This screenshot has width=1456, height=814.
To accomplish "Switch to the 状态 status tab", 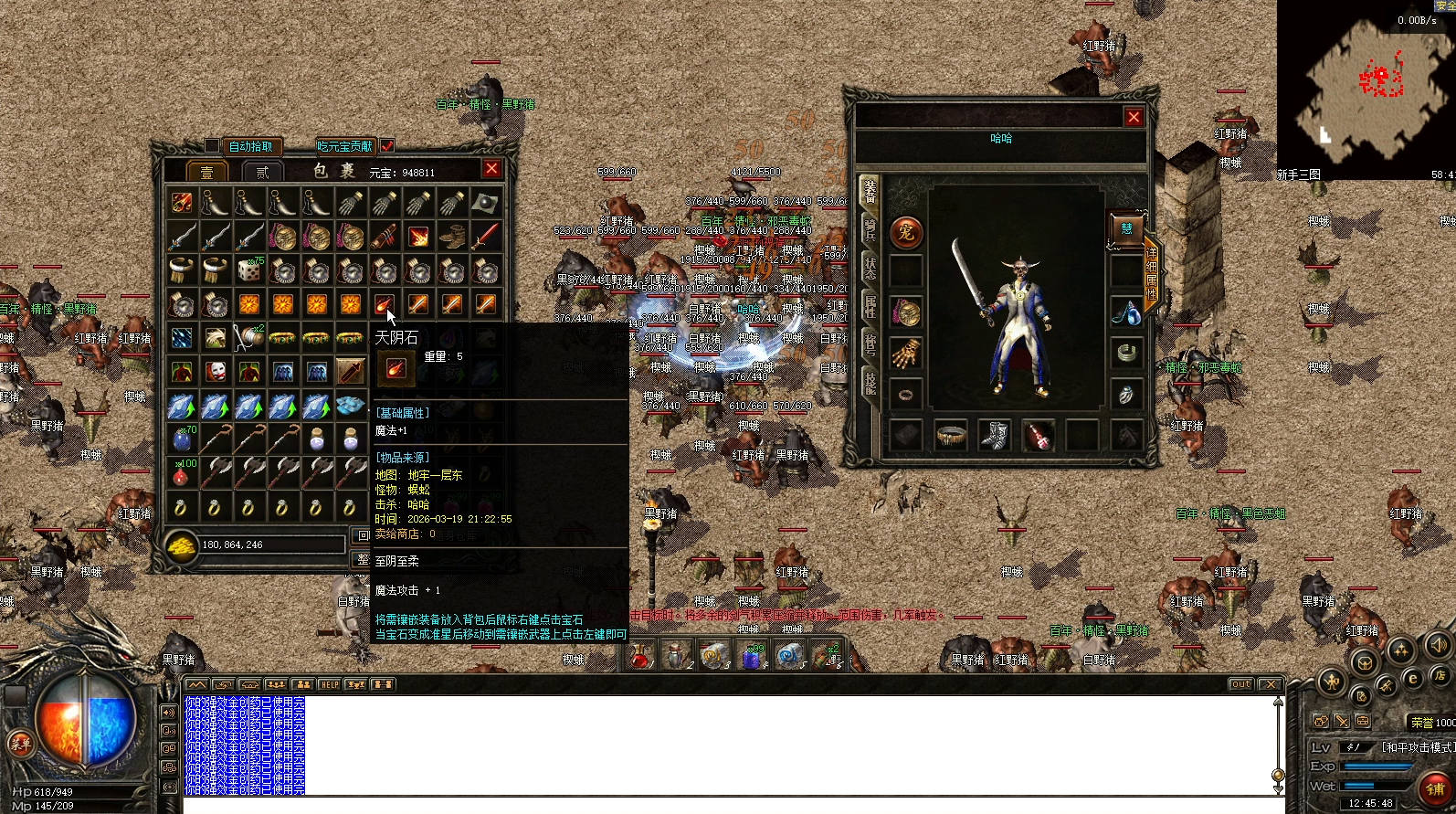I will [x=870, y=268].
